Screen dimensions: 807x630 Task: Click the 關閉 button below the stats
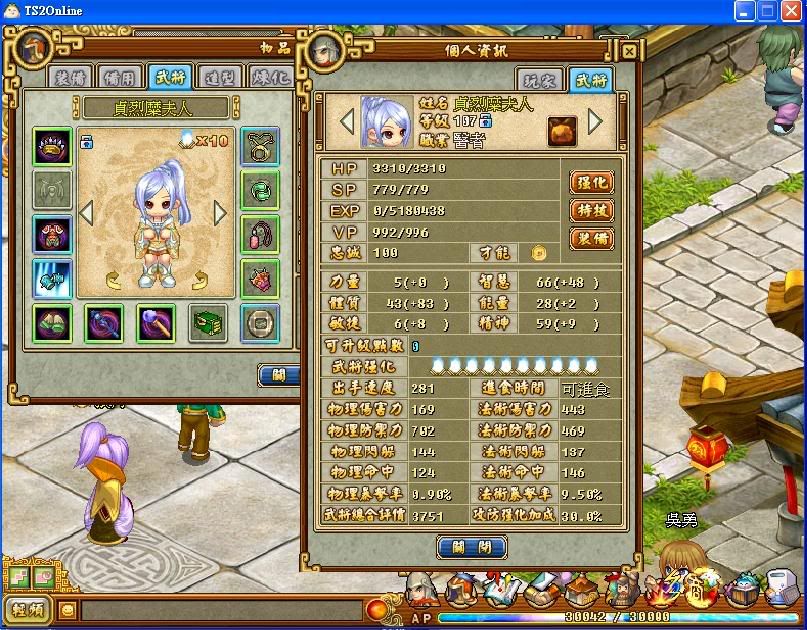pos(472,547)
